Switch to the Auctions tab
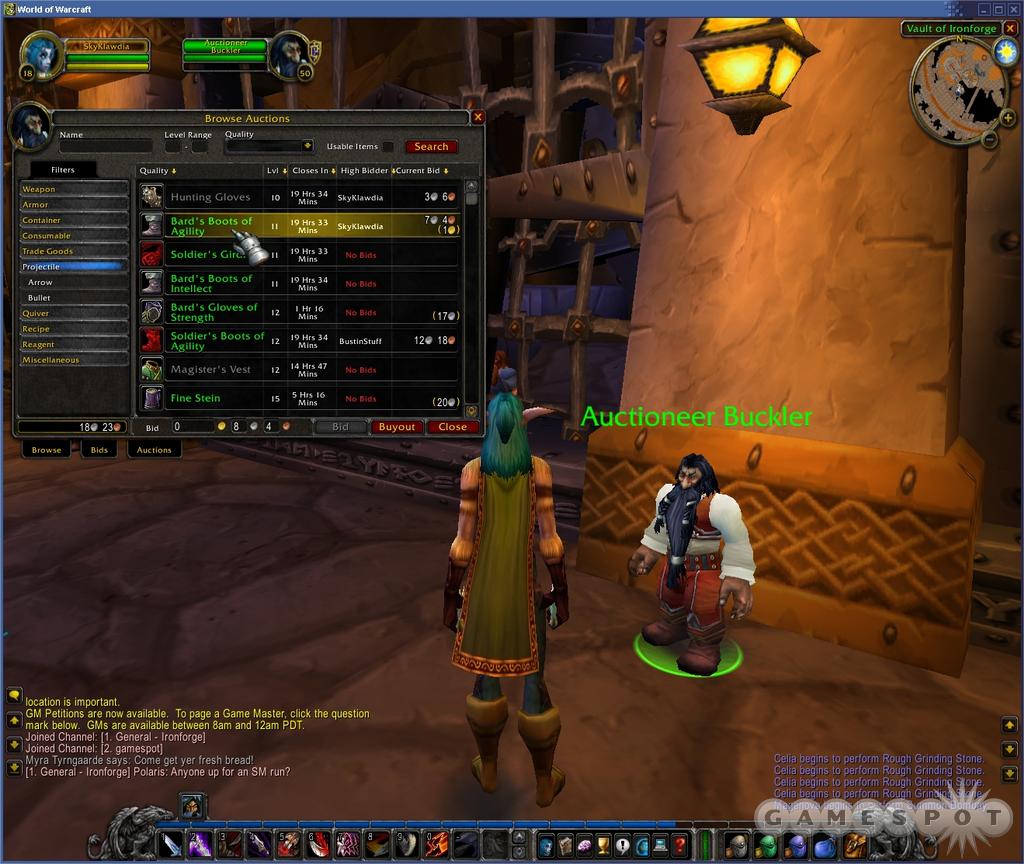This screenshot has height=864, width=1024. 154,450
